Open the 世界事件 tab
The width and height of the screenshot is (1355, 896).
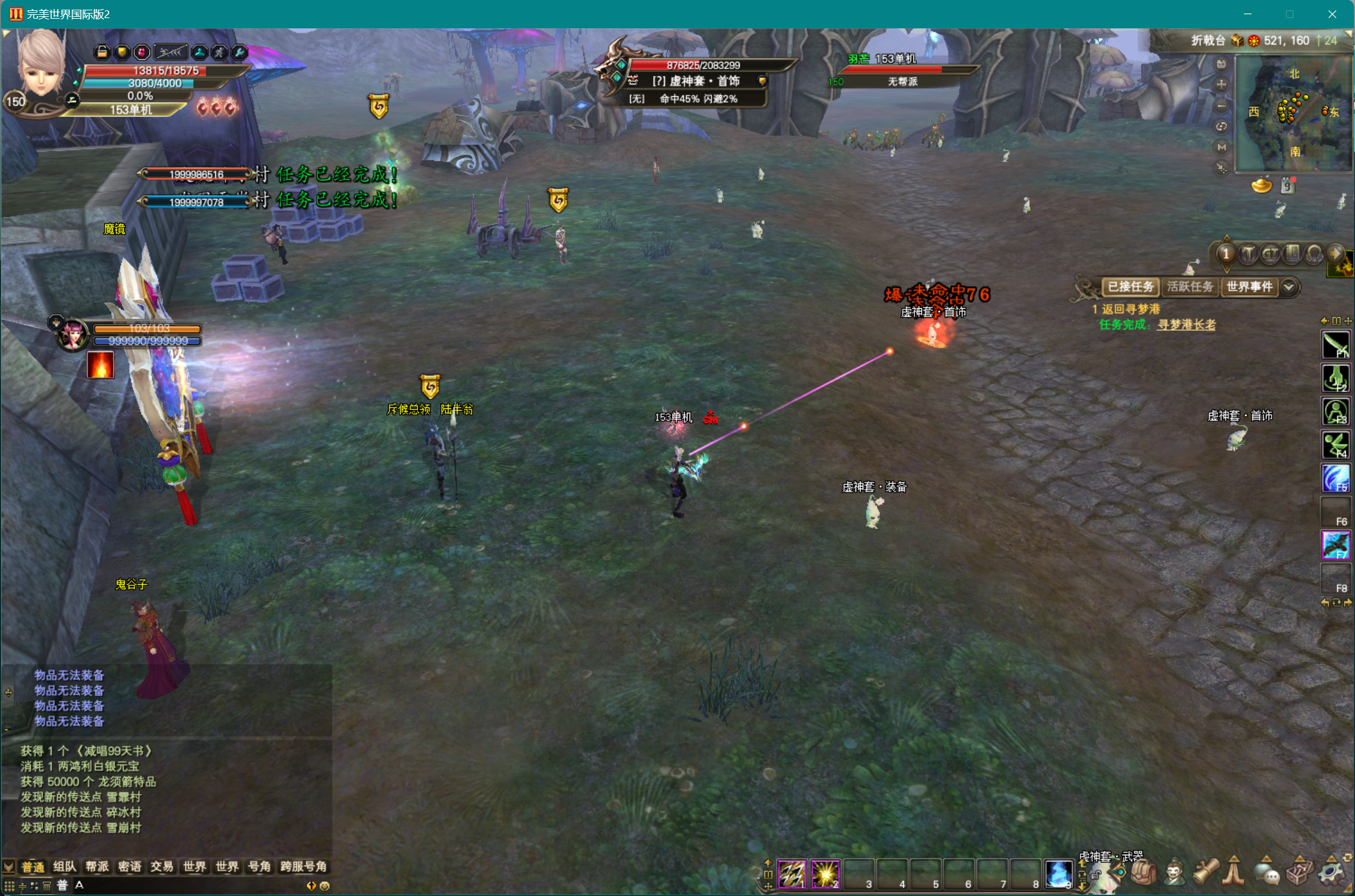tap(1248, 287)
